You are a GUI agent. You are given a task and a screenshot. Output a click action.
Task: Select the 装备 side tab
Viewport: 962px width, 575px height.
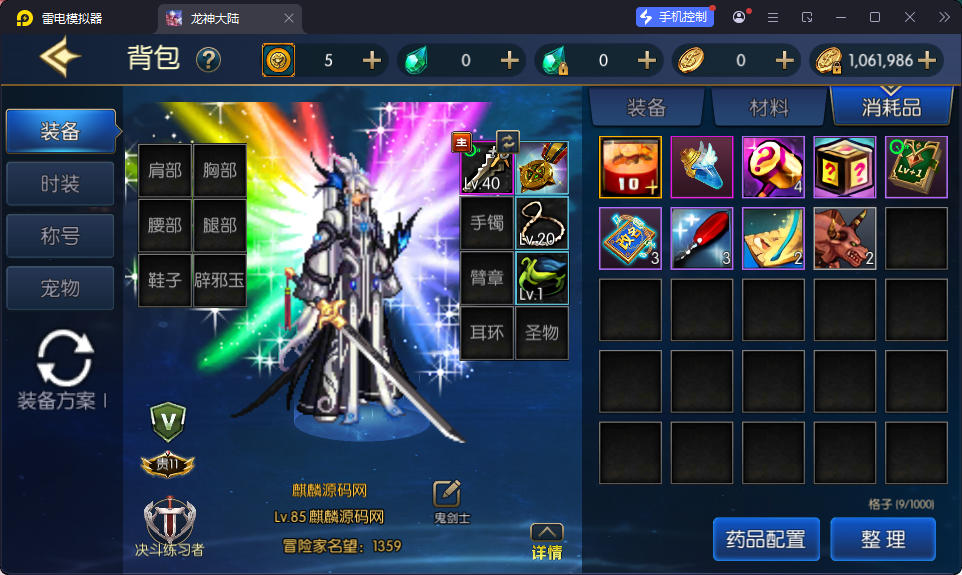coord(60,131)
